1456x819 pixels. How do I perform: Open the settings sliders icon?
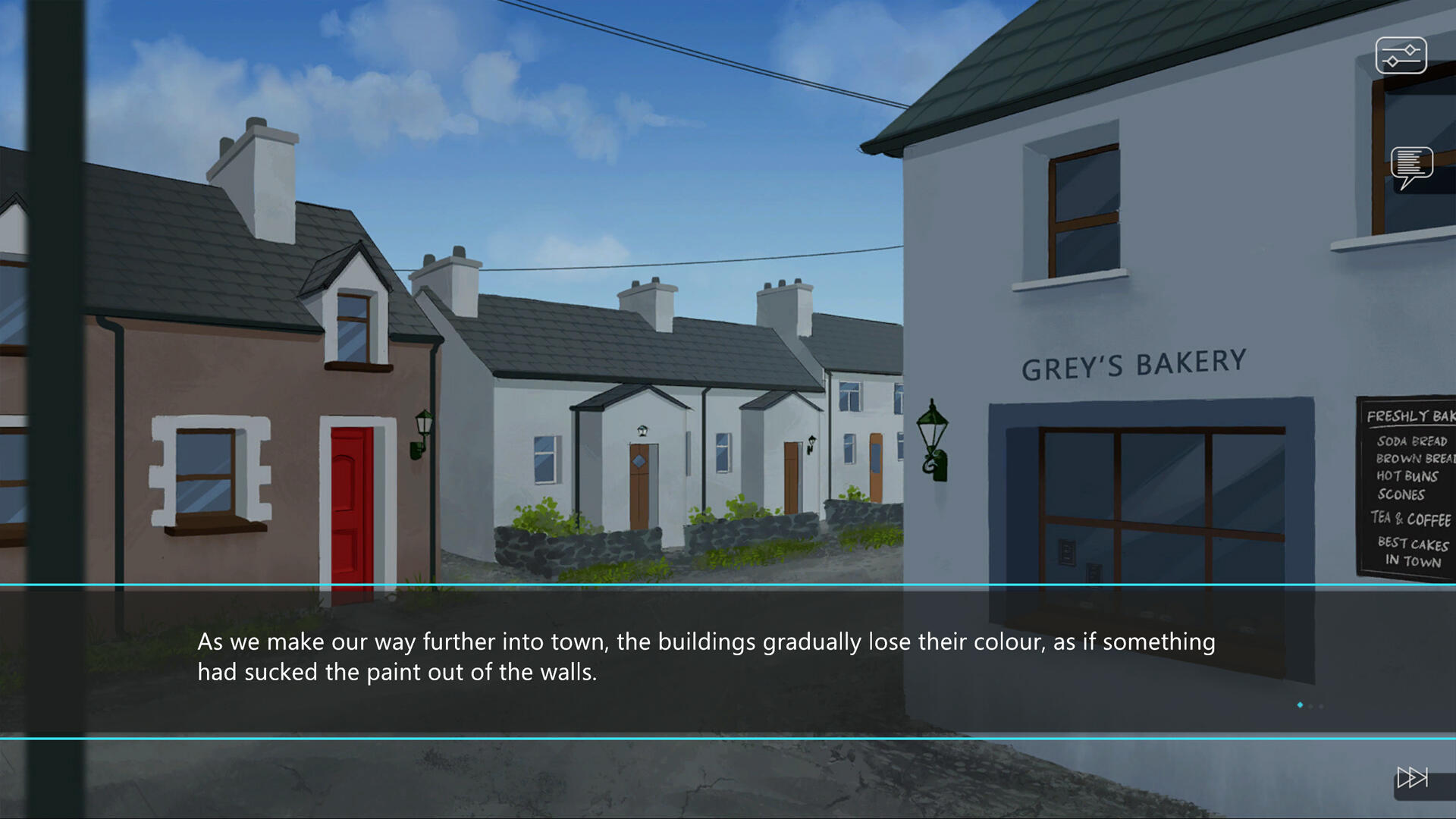[1401, 55]
